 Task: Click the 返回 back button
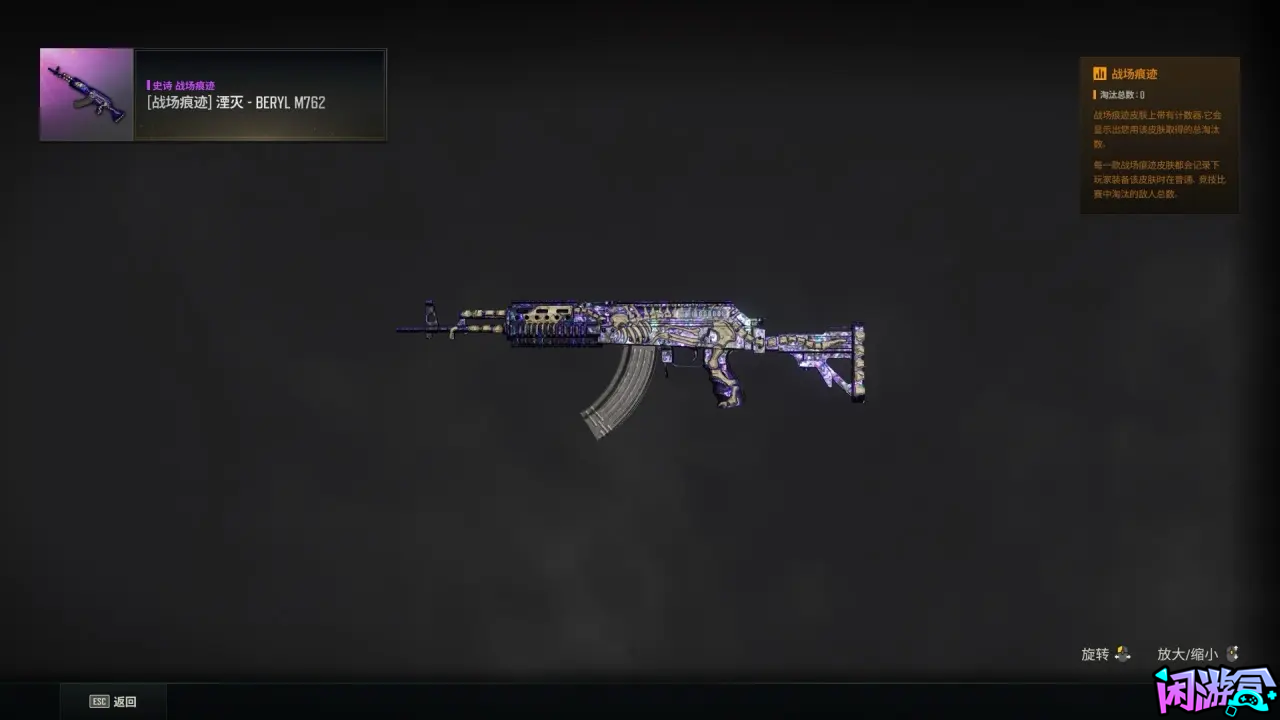click(x=113, y=702)
